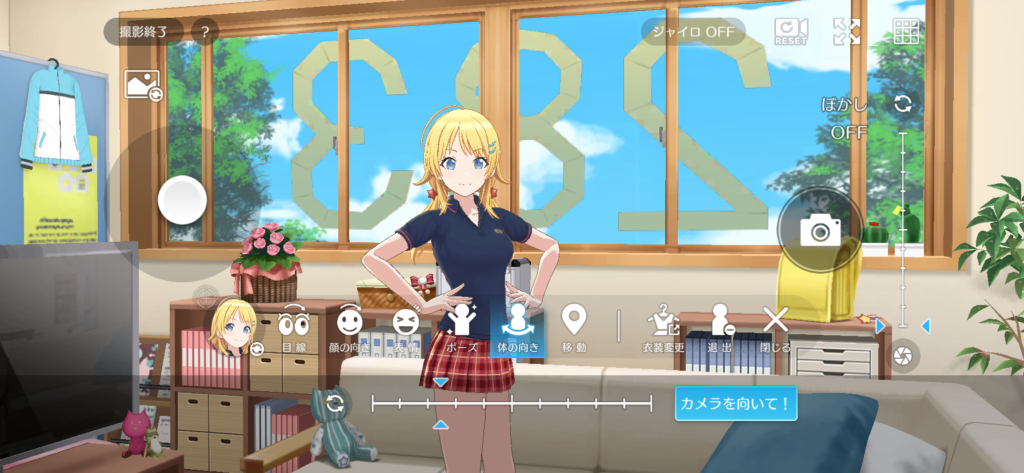The image size is (1024, 473).
Task: Open 衣装変更 costume change
Action: (662, 328)
